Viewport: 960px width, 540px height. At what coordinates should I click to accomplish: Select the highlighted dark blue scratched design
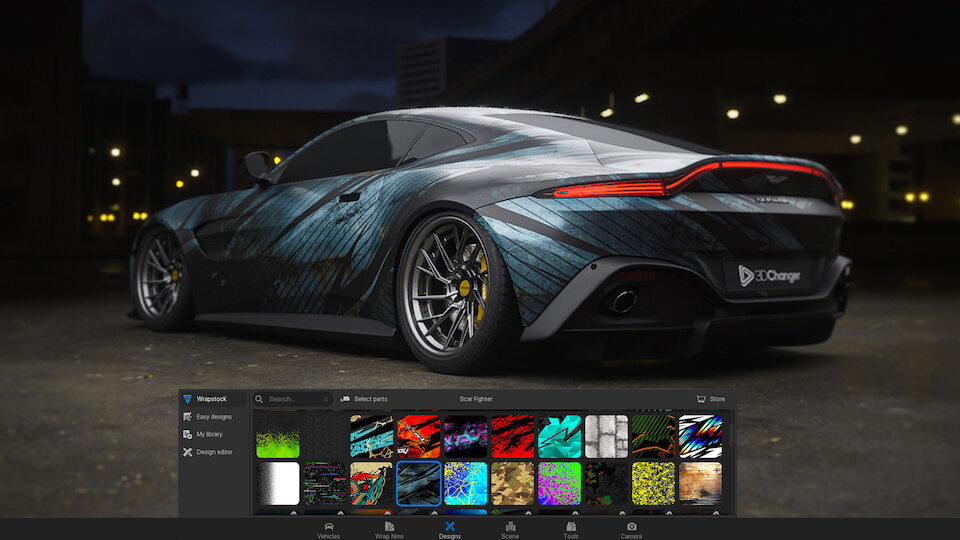pos(418,483)
